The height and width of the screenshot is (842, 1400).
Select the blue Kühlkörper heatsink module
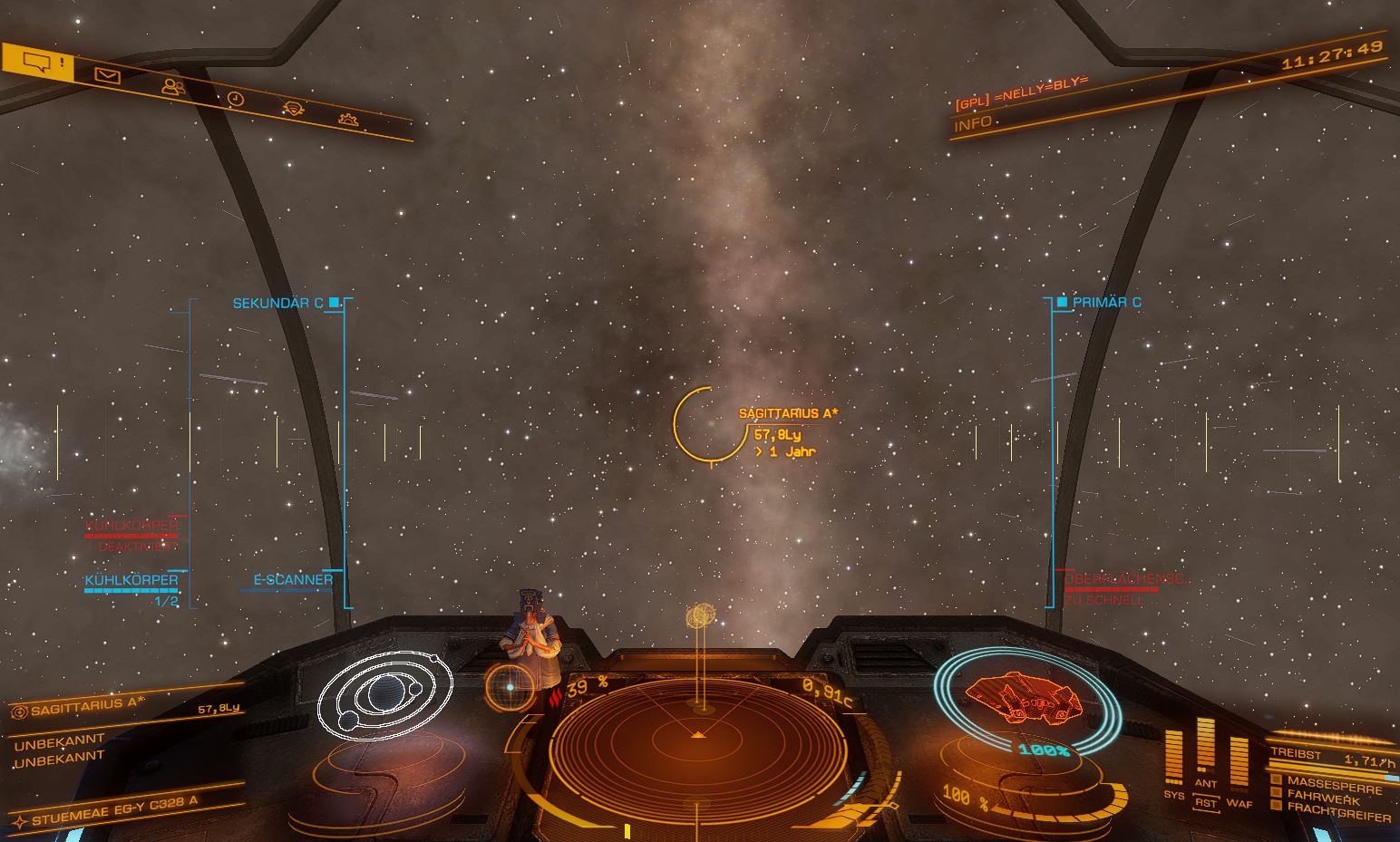(131, 580)
